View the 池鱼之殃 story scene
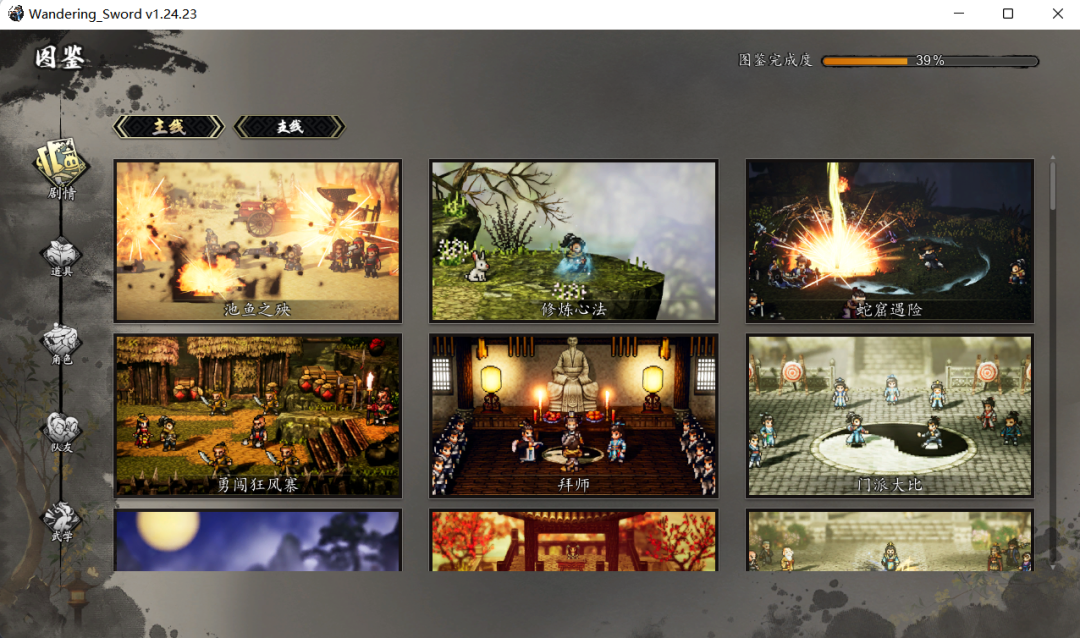 [257, 241]
